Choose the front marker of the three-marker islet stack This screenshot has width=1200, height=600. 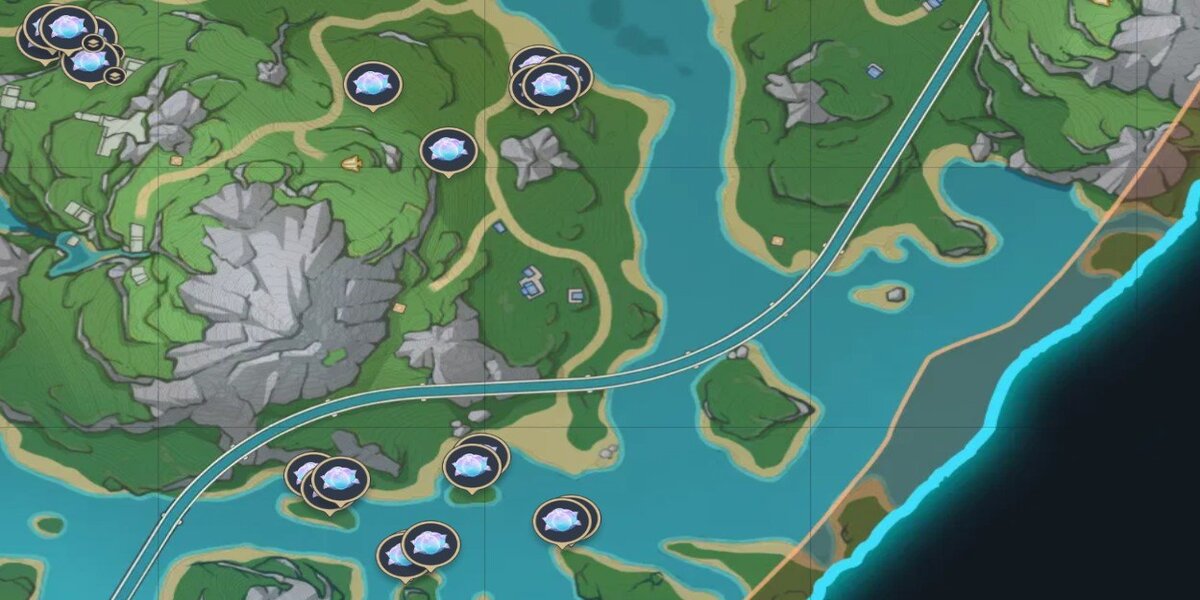(x=340, y=481)
